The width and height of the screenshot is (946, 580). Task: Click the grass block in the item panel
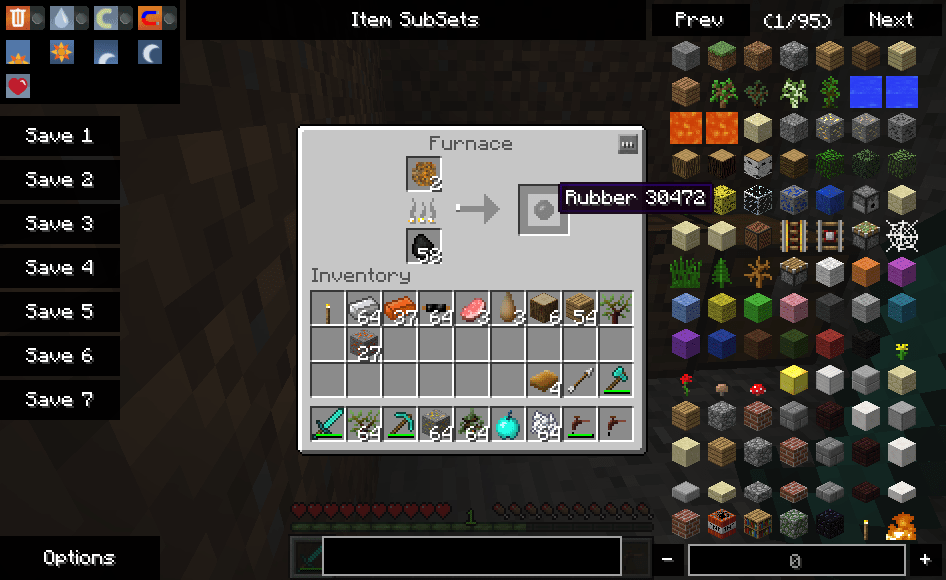[722, 55]
